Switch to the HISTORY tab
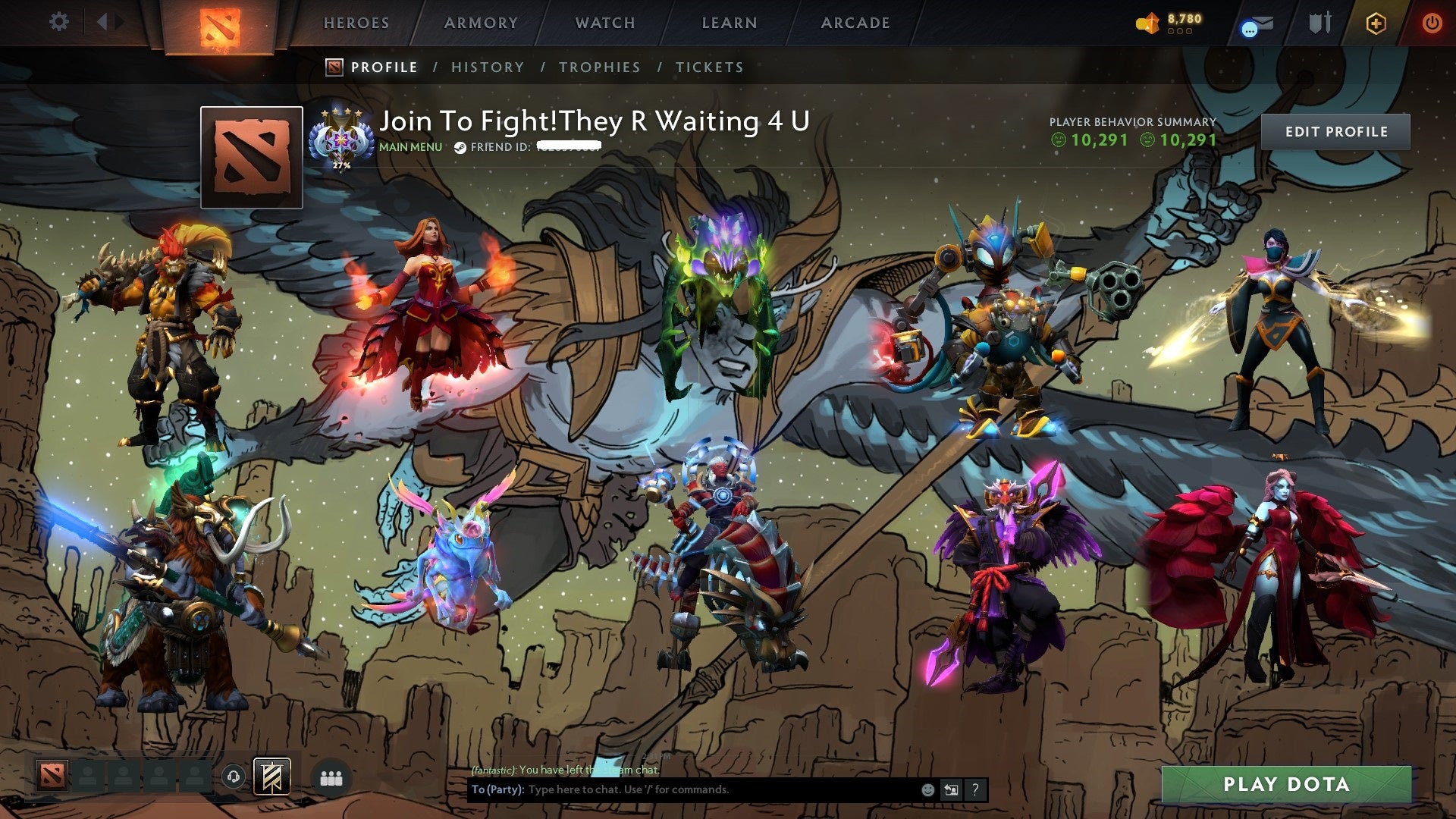Screen dimensions: 1456x819 [488, 67]
